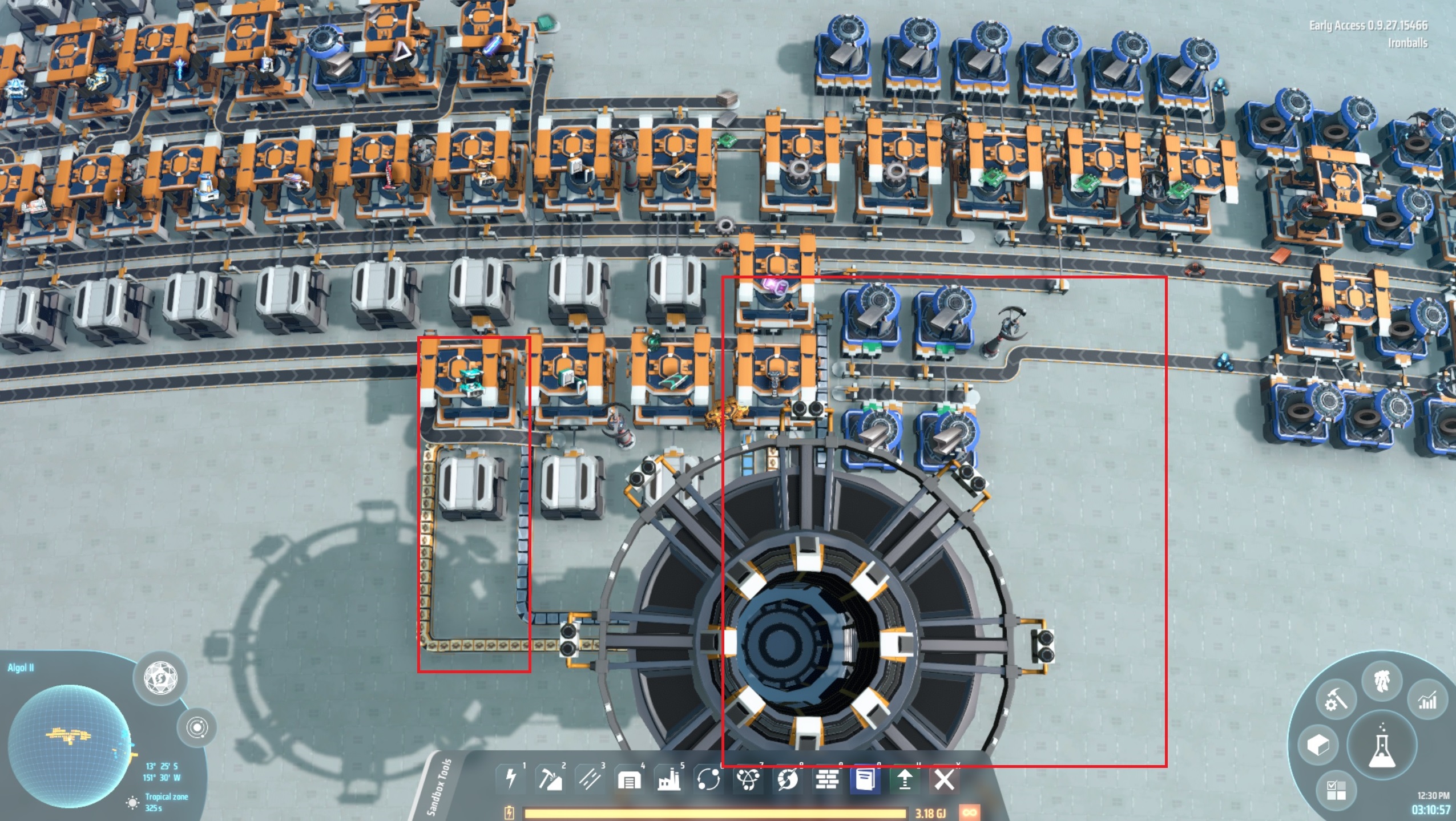Activate the X dismantle tool

pyautogui.click(x=944, y=779)
